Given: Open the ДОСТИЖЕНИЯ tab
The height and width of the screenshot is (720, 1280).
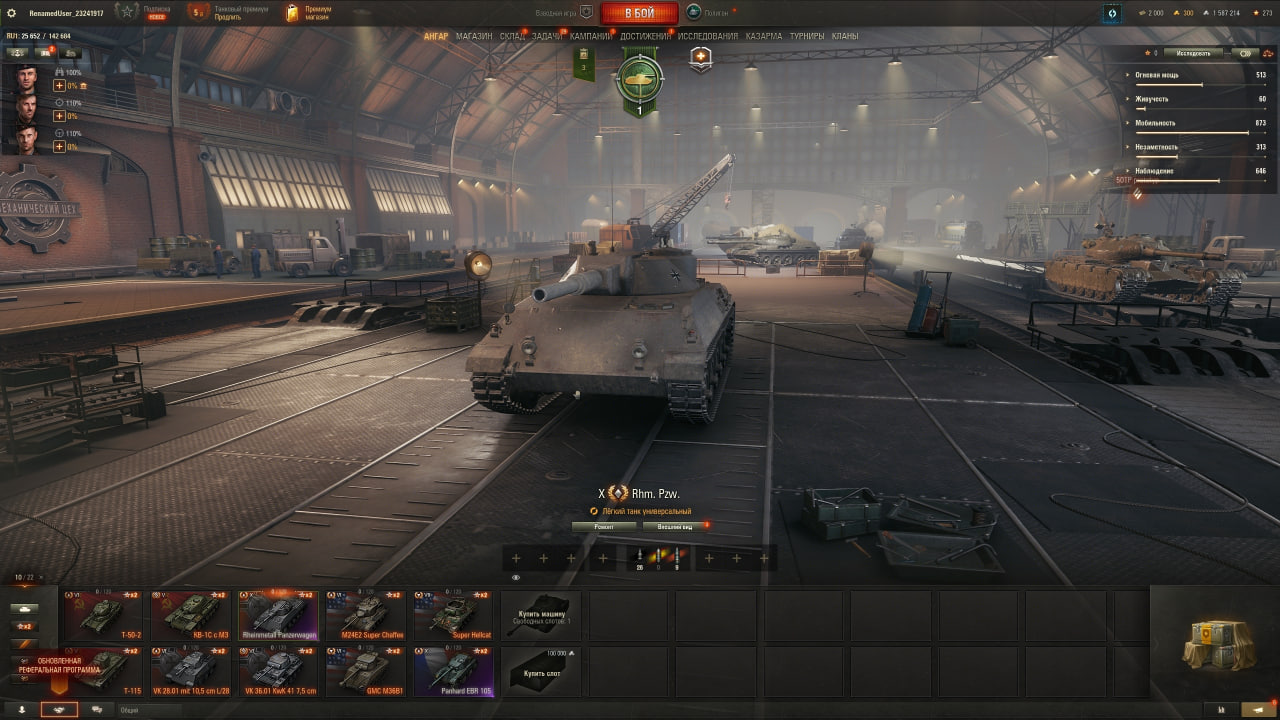Looking at the screenshot, I should pos(645,36).
